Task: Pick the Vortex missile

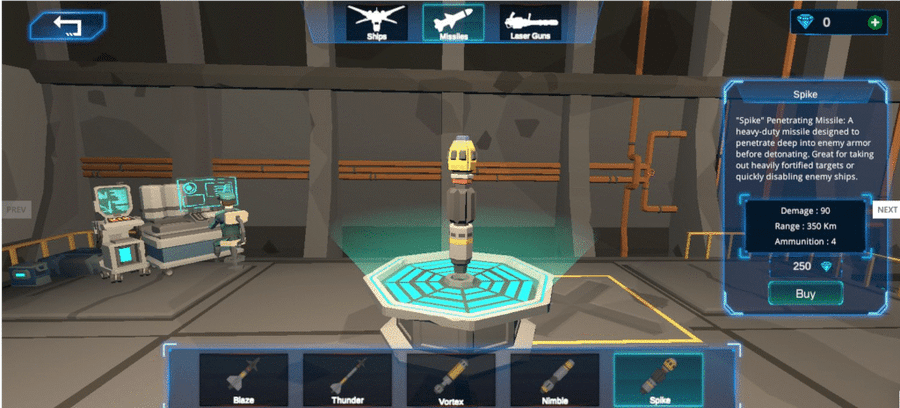Action: click(x=451, y=378)
